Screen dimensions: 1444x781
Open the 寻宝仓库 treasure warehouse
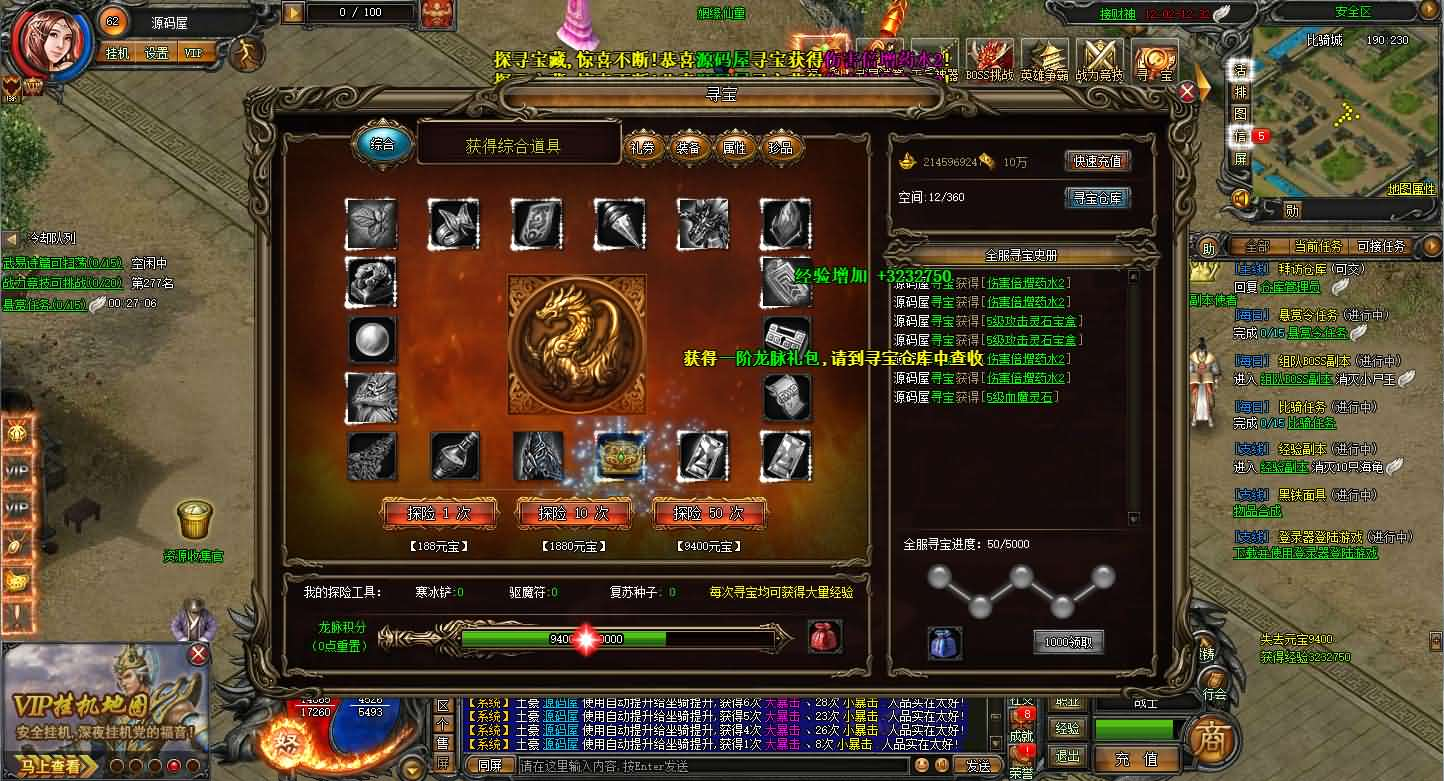[1097, 198]
